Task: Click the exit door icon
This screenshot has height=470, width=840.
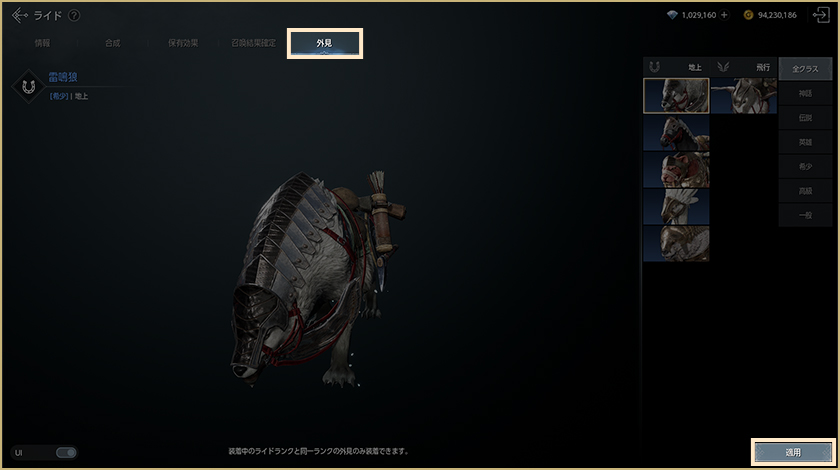Action: click(818, 15)
